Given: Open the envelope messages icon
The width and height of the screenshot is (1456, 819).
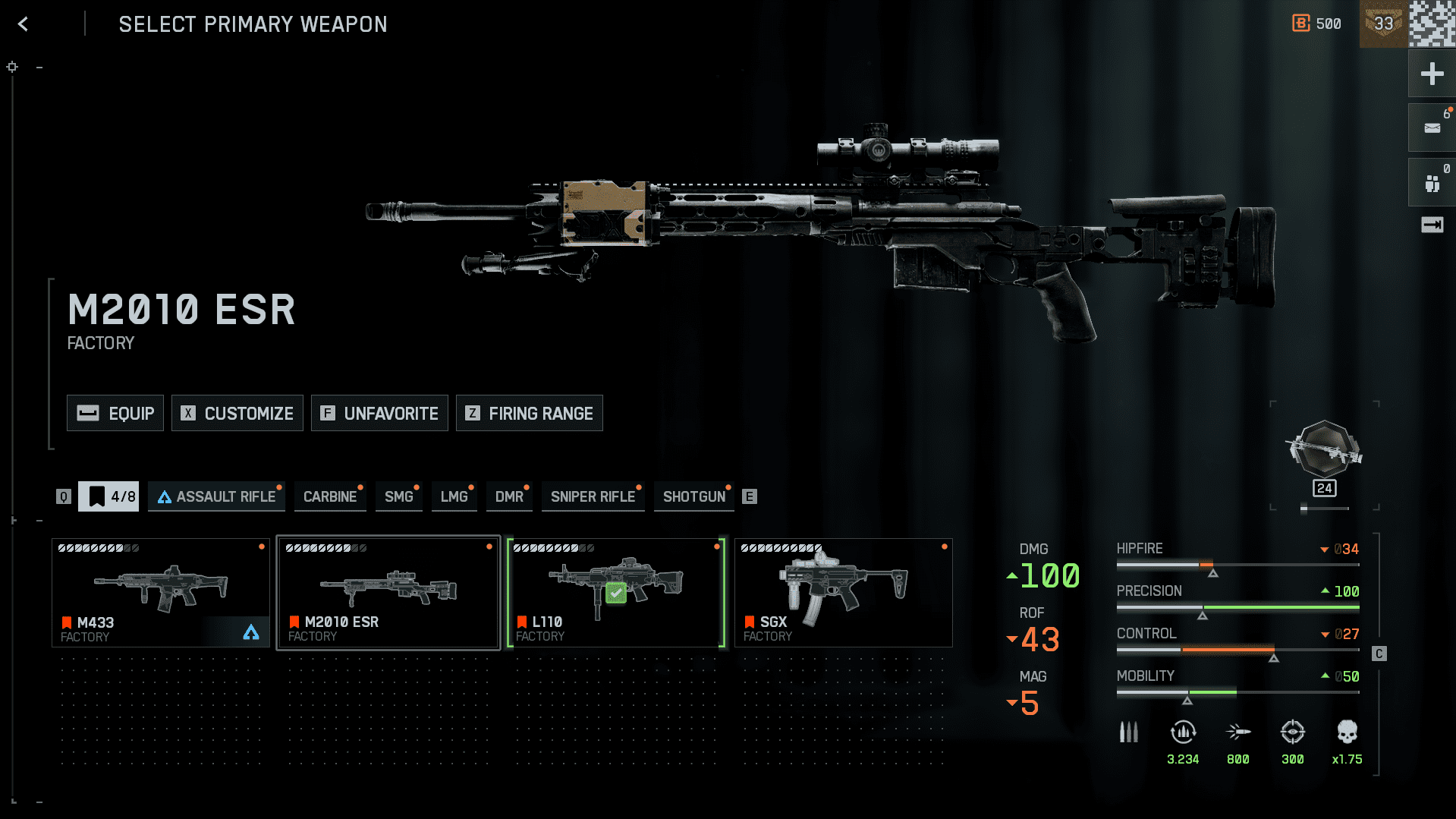Looking at the screenshot, I should [1432, 128].
